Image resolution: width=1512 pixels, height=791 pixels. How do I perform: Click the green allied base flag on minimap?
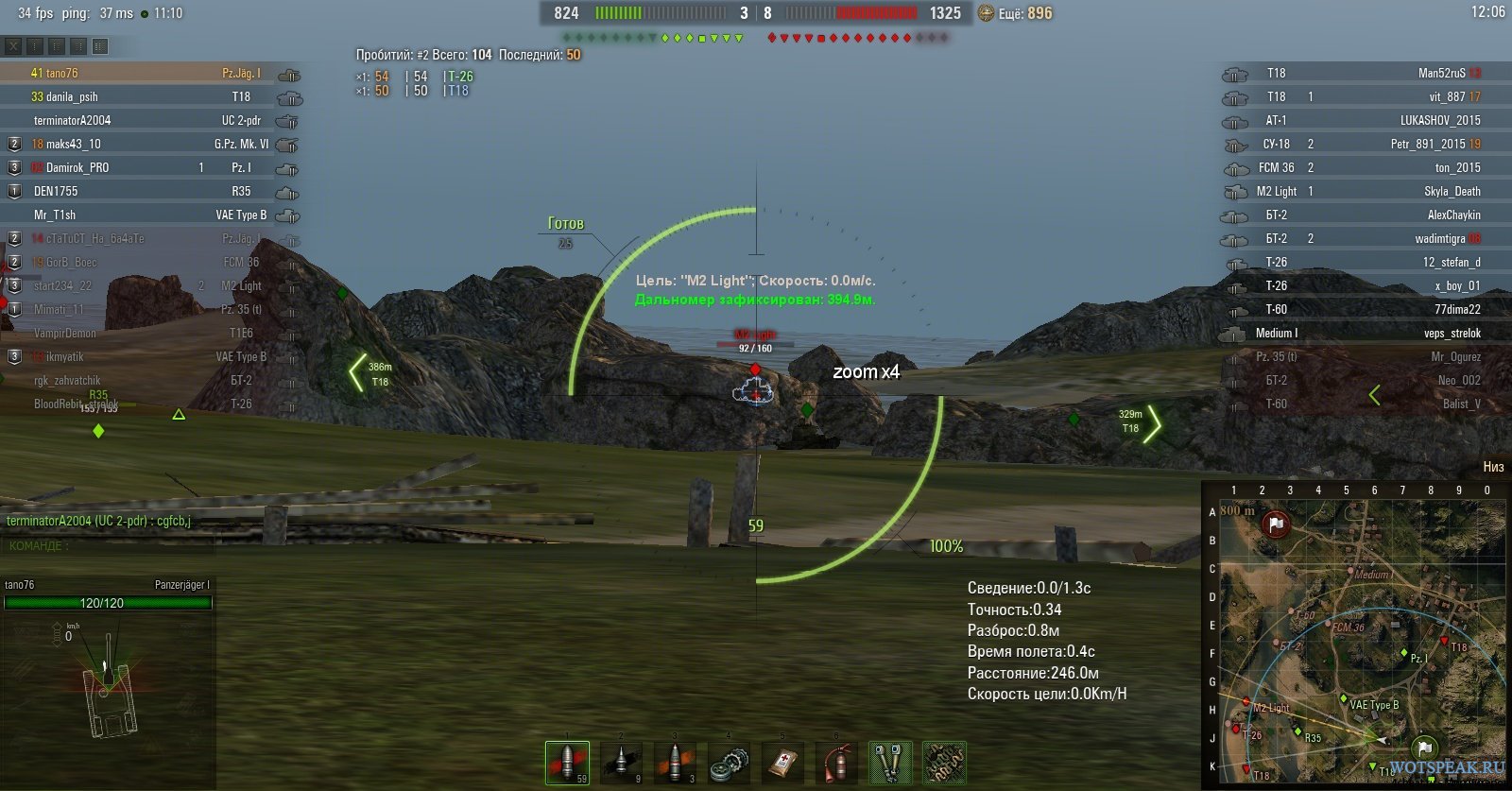[x=1424, y=748]
